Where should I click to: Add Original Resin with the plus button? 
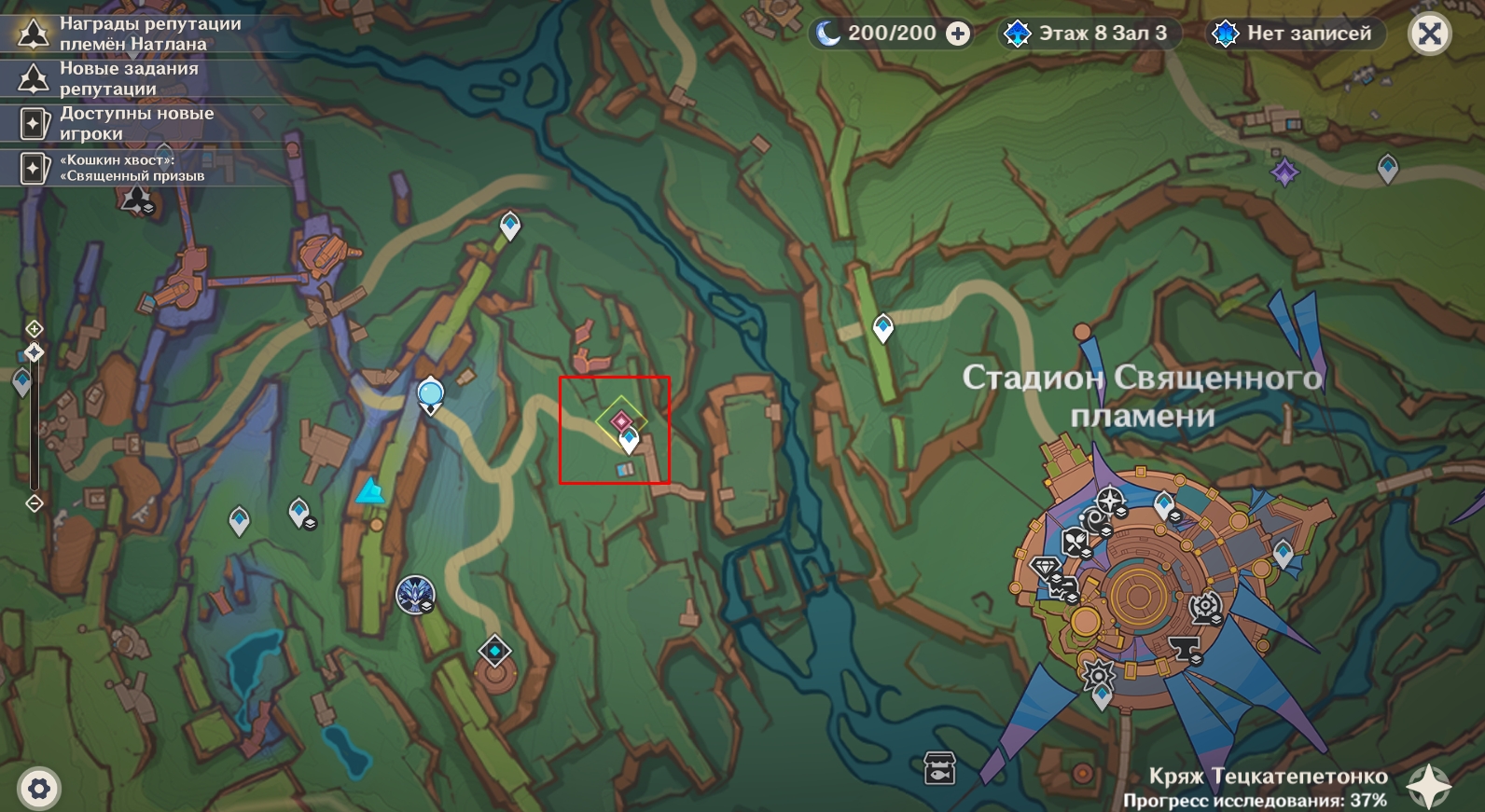pyautogui.click(x=957, y=34)
